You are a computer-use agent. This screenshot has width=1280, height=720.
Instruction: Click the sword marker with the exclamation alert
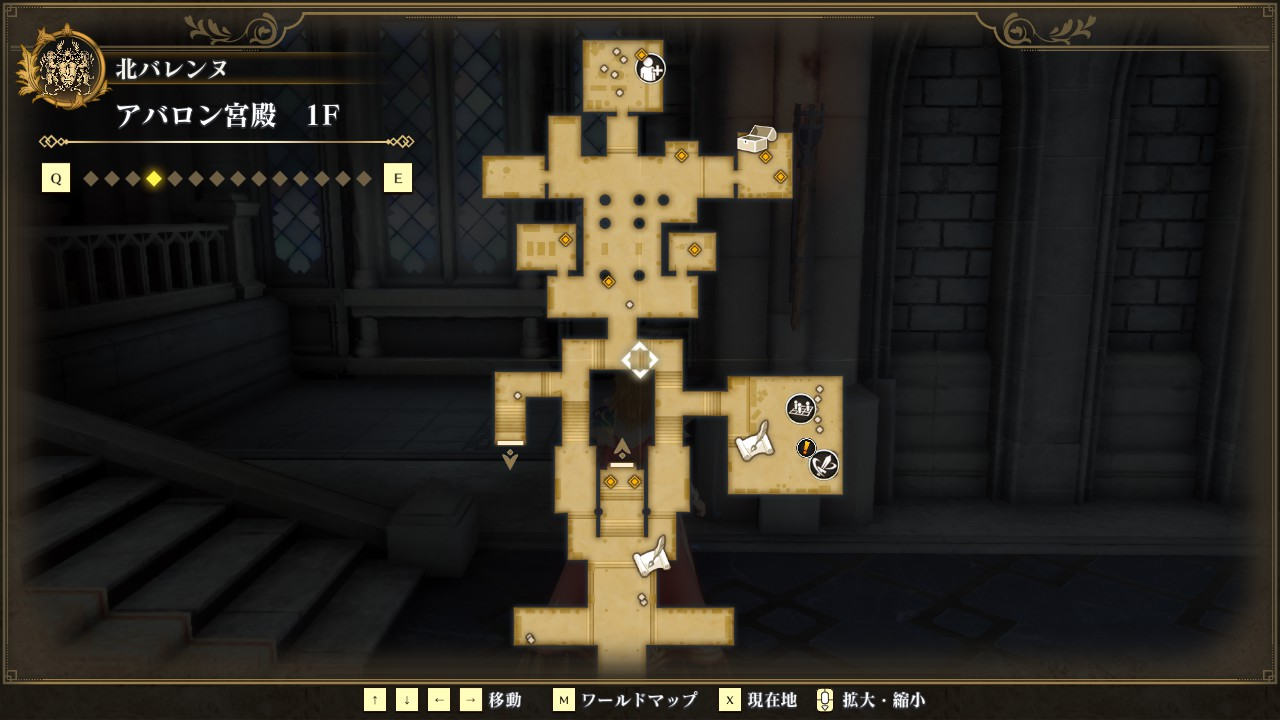[x=822, y=463]
